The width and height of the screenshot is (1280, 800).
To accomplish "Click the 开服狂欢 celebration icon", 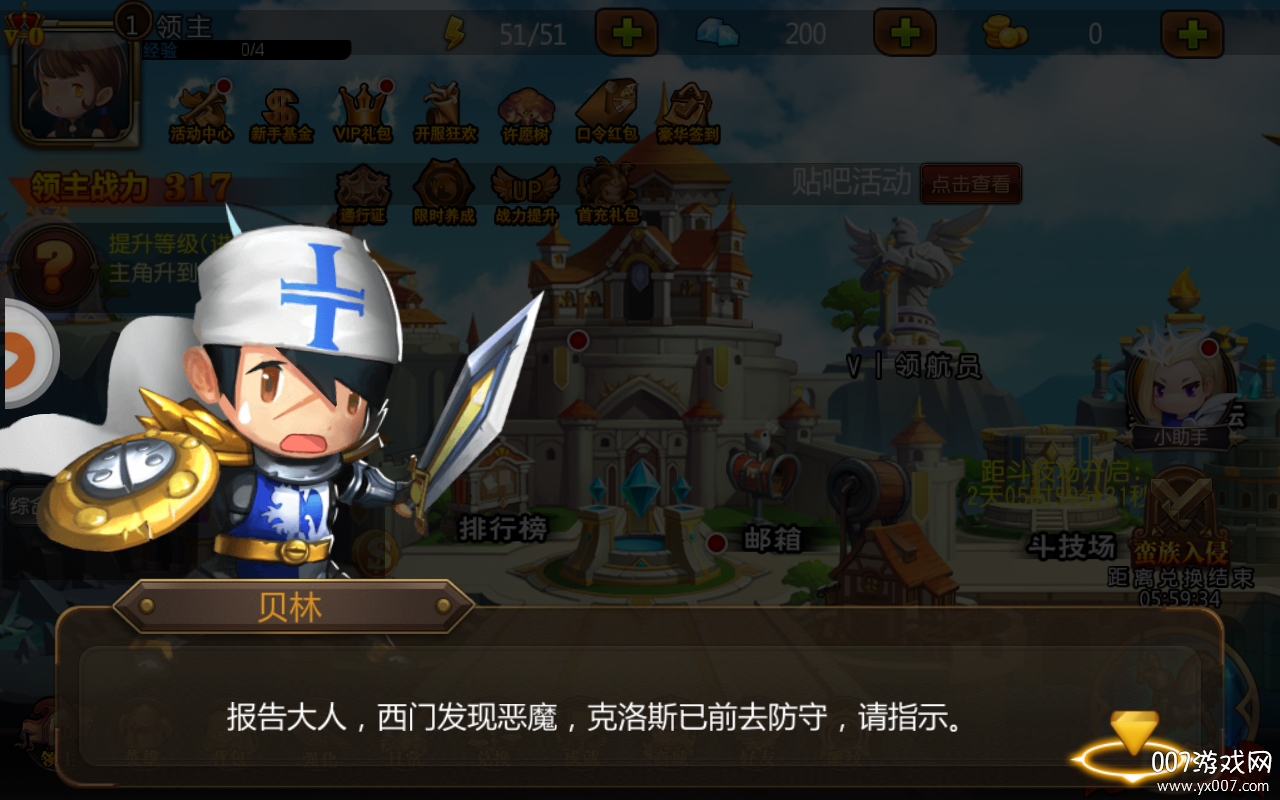I will [x=443, y=110].
